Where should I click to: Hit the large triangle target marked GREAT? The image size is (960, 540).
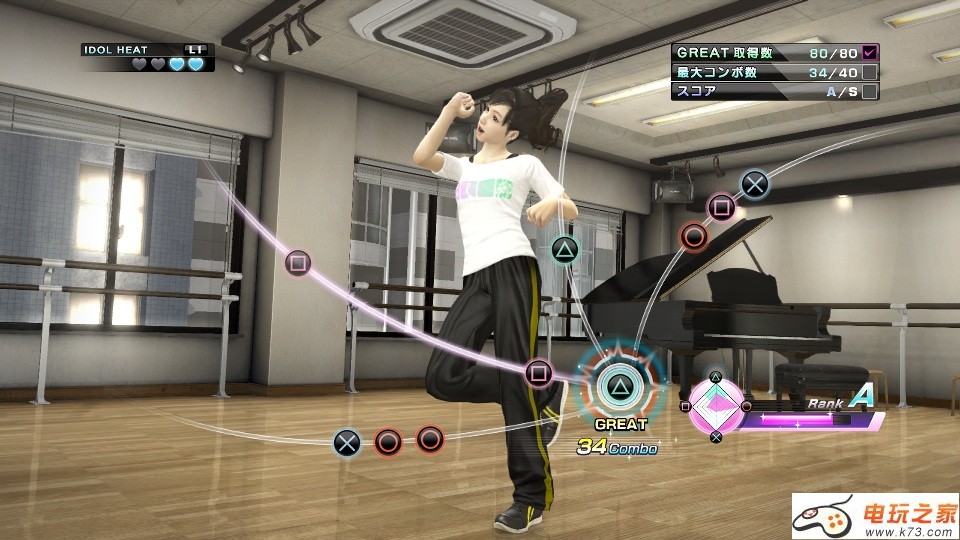coord(619,381)
